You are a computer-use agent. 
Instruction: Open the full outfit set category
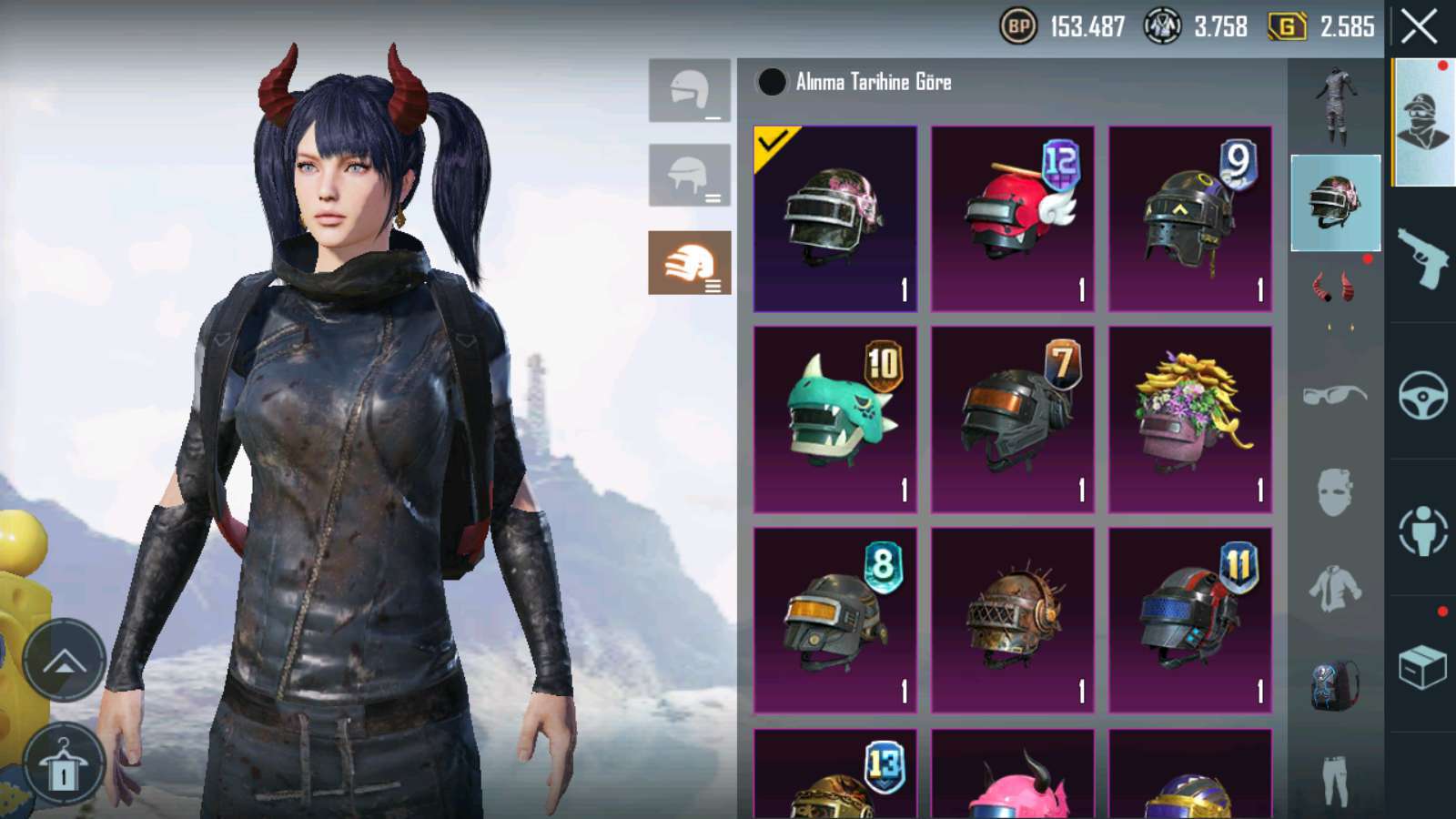[1335, 106]
